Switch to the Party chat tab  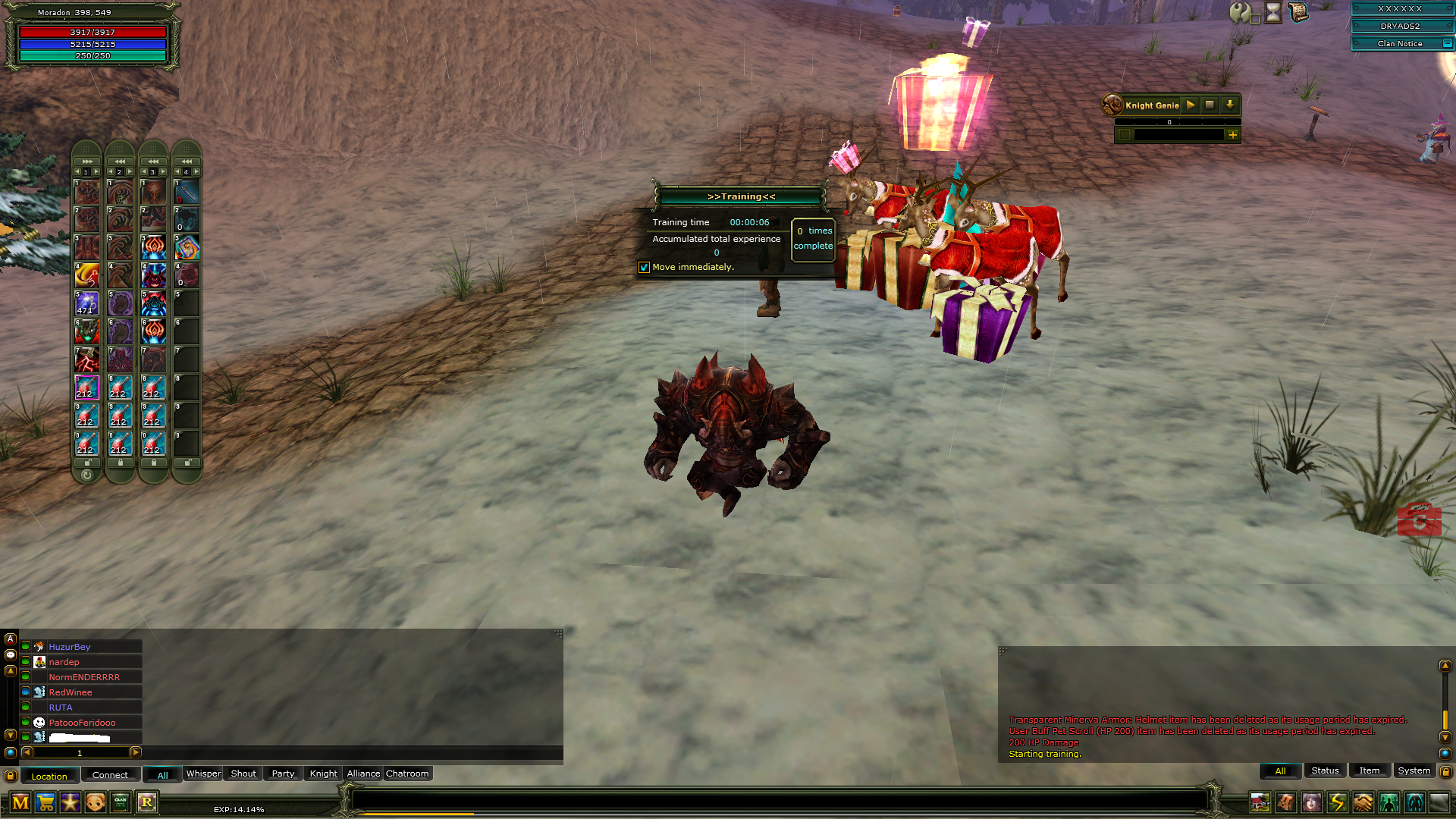(x=283, y=773)
